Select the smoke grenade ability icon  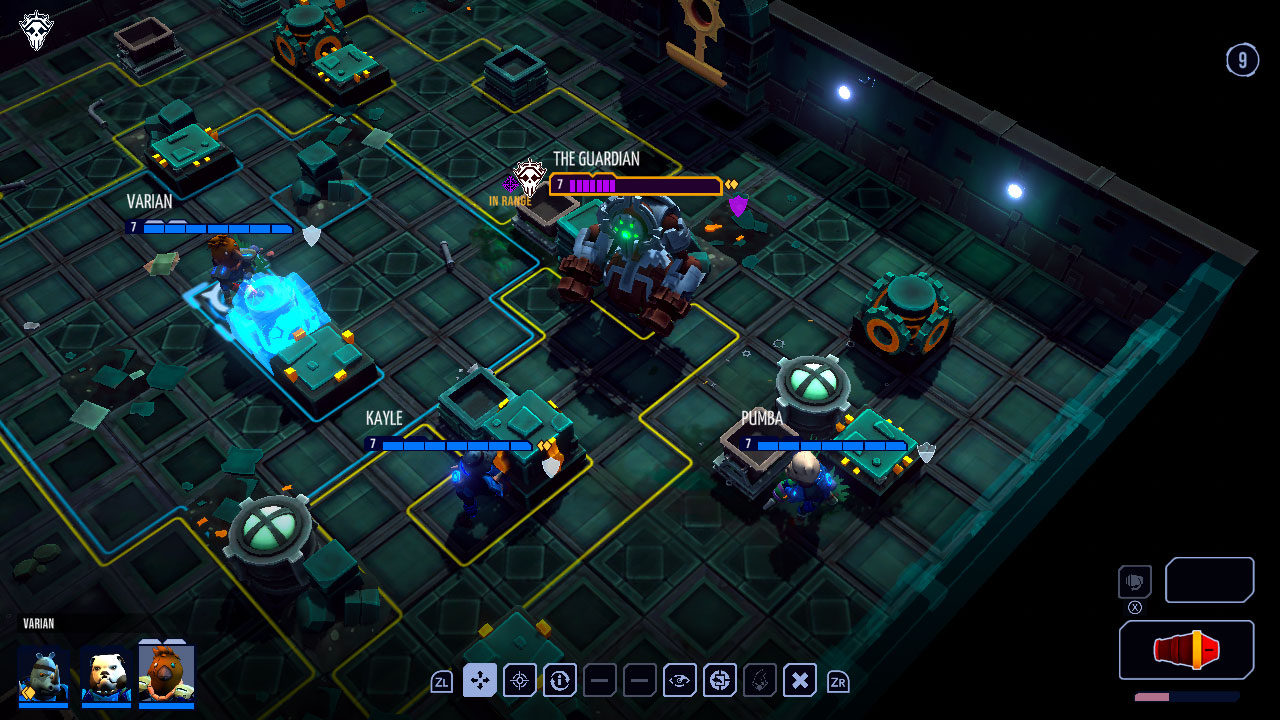759,680
